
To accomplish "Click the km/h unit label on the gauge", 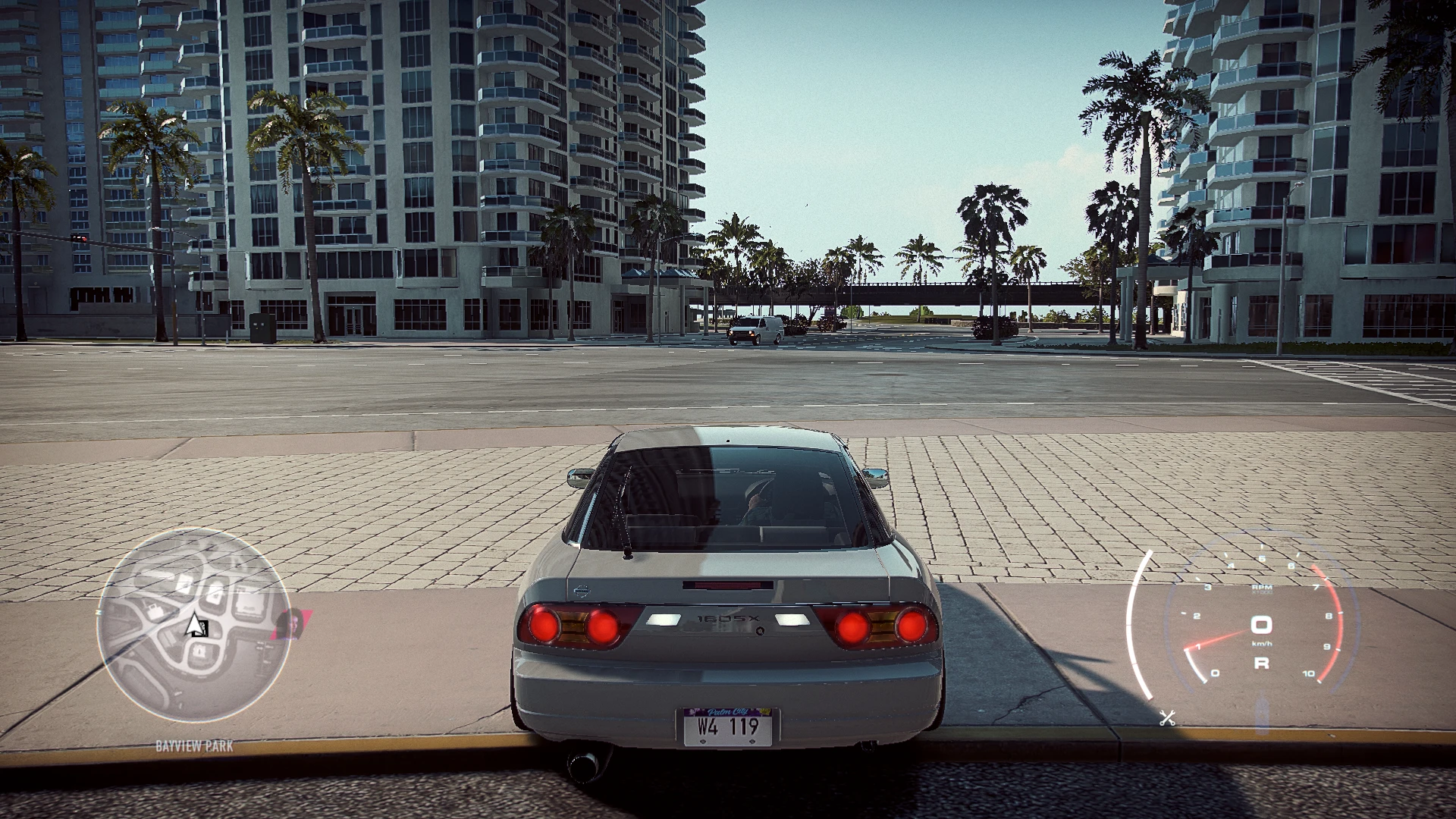I will click(x=1262, y=643).
